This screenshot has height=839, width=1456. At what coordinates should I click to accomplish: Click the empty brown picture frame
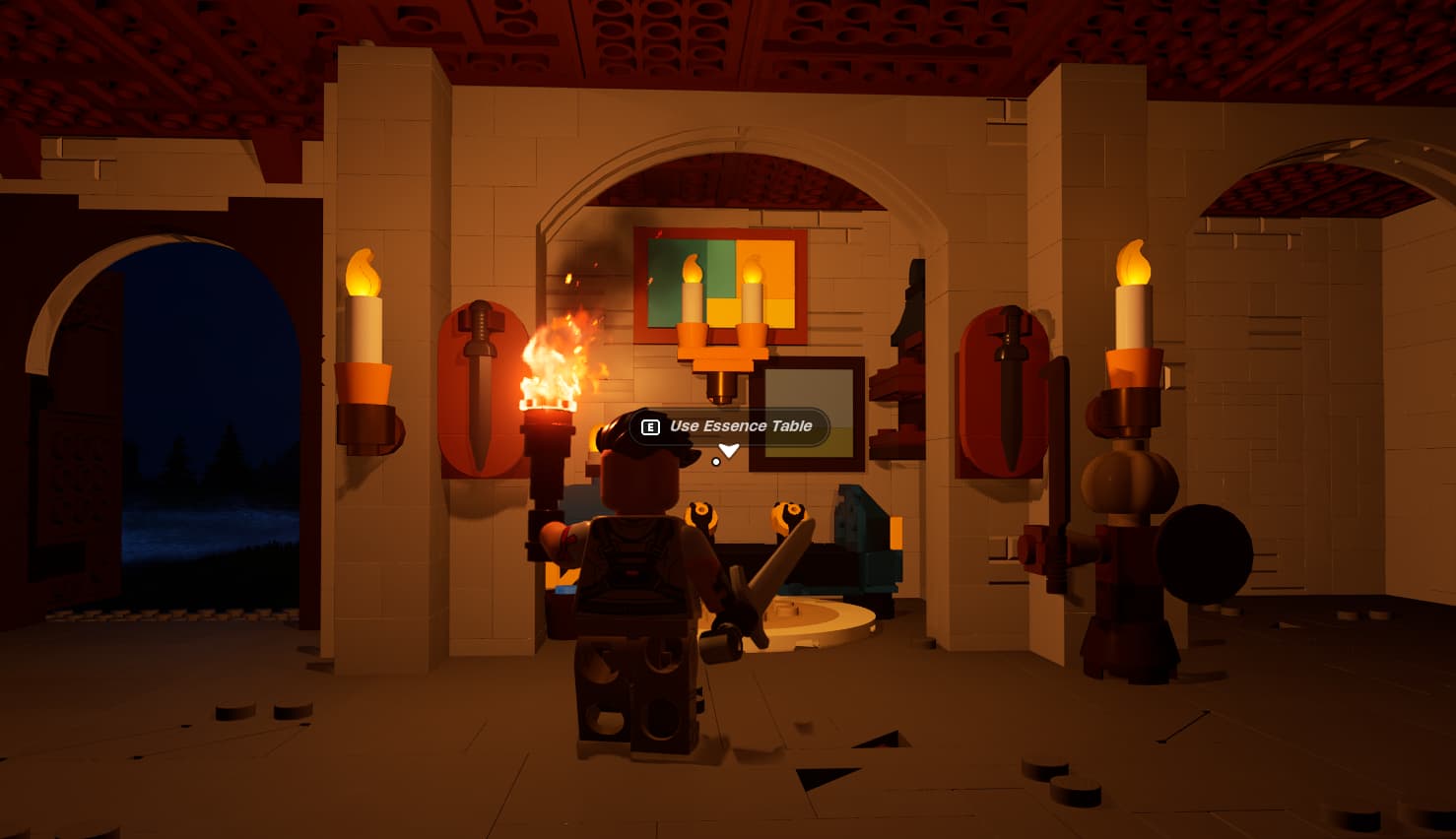(810, 414)
